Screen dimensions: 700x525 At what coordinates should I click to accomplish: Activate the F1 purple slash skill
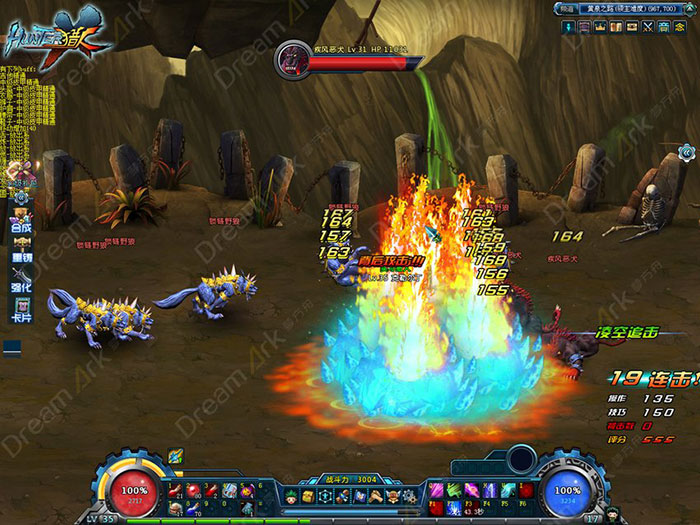[436, 490]
